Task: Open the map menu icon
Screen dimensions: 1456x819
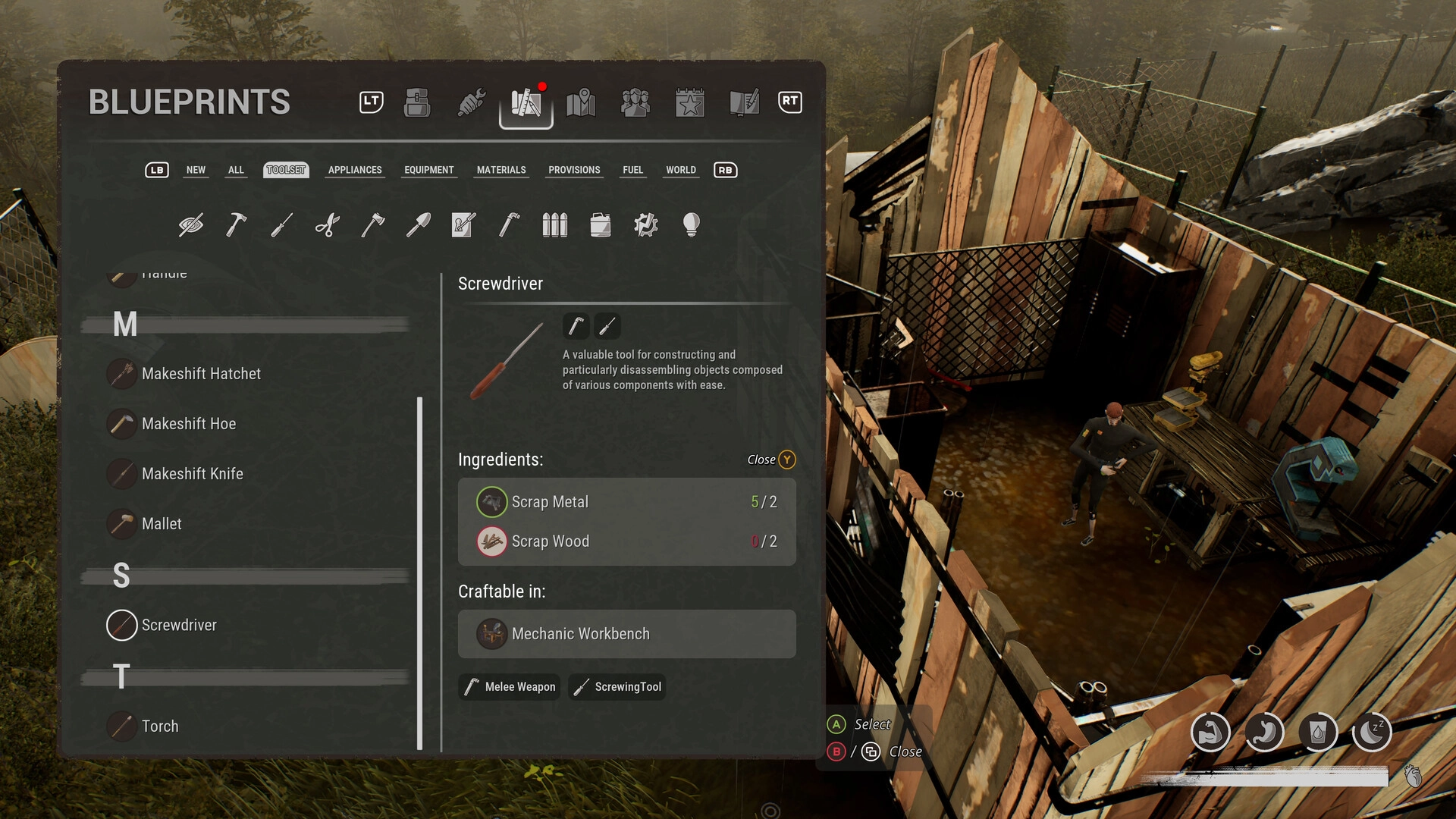Action: 581,102
